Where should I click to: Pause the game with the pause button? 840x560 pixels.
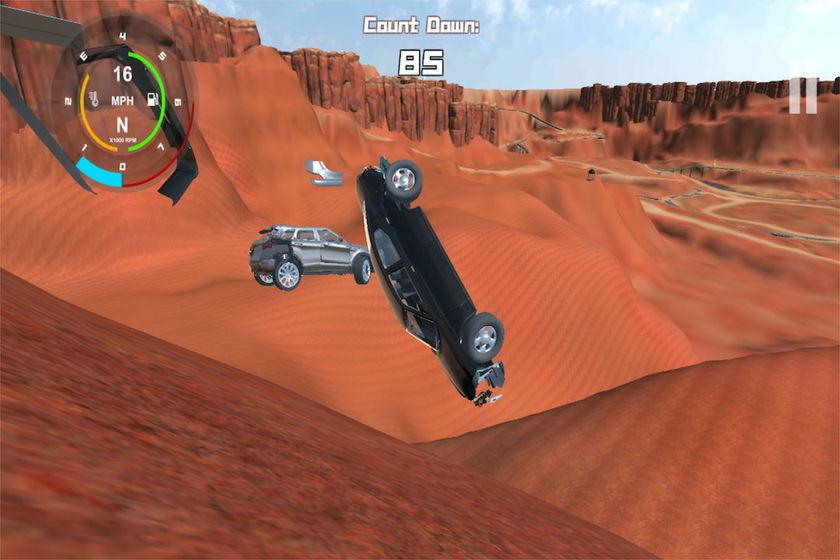pos(802,94)
